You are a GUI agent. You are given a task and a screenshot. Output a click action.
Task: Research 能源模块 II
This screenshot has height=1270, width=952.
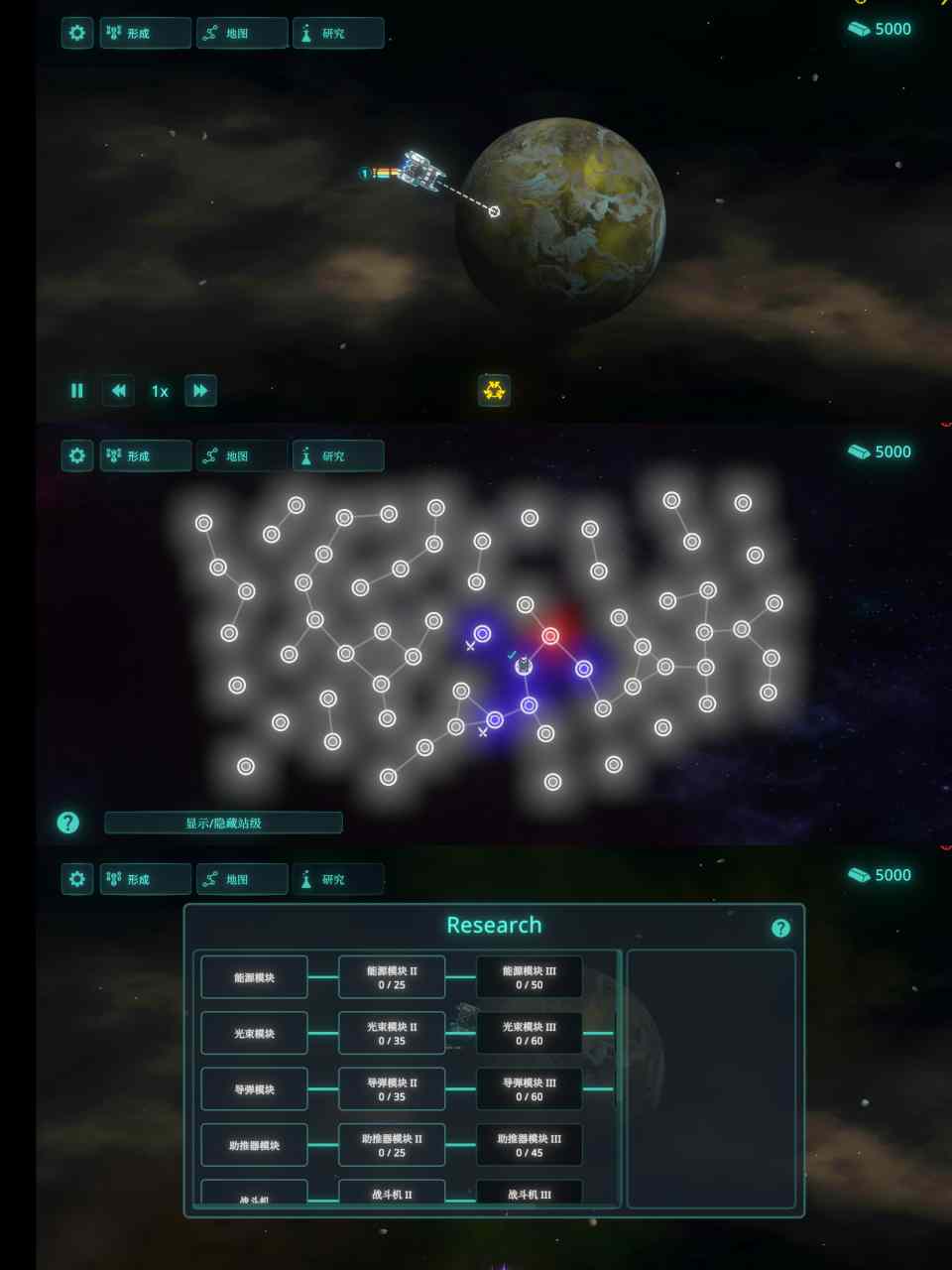(x=392, y=977)
